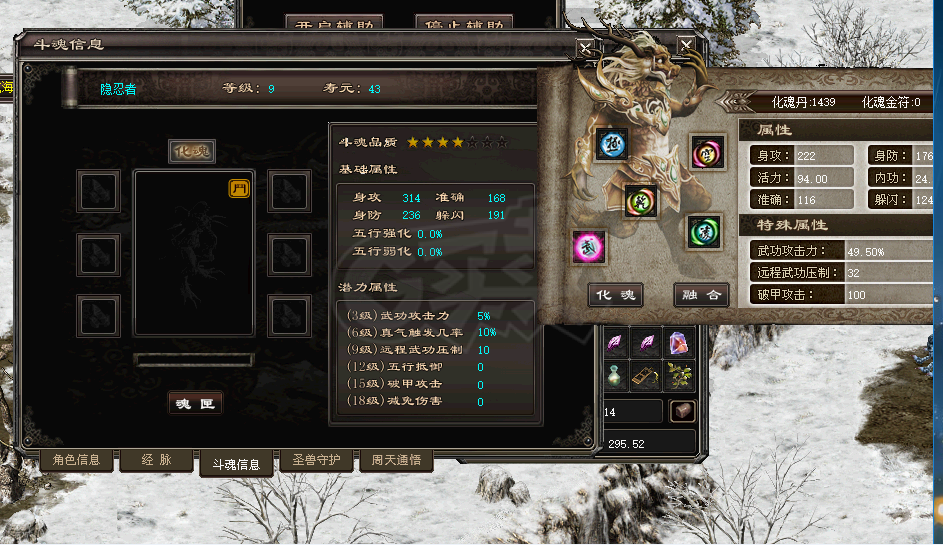The width and height of the screenshot is (943, 545).
Task: Close the inventory window behind the beast panel
Action: click(x=686, y=45)
